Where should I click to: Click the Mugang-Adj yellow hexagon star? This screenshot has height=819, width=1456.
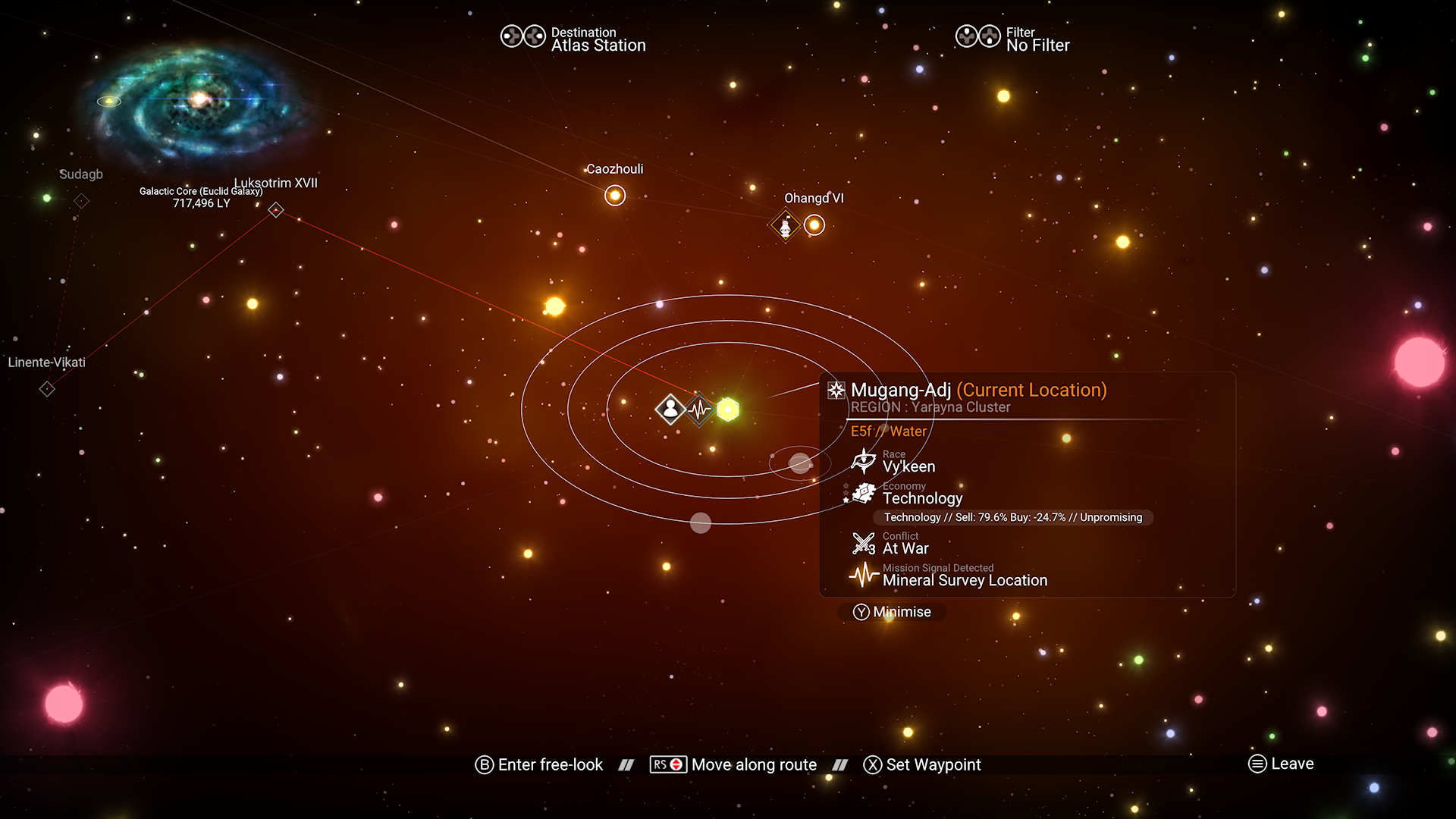pos(728,409)
